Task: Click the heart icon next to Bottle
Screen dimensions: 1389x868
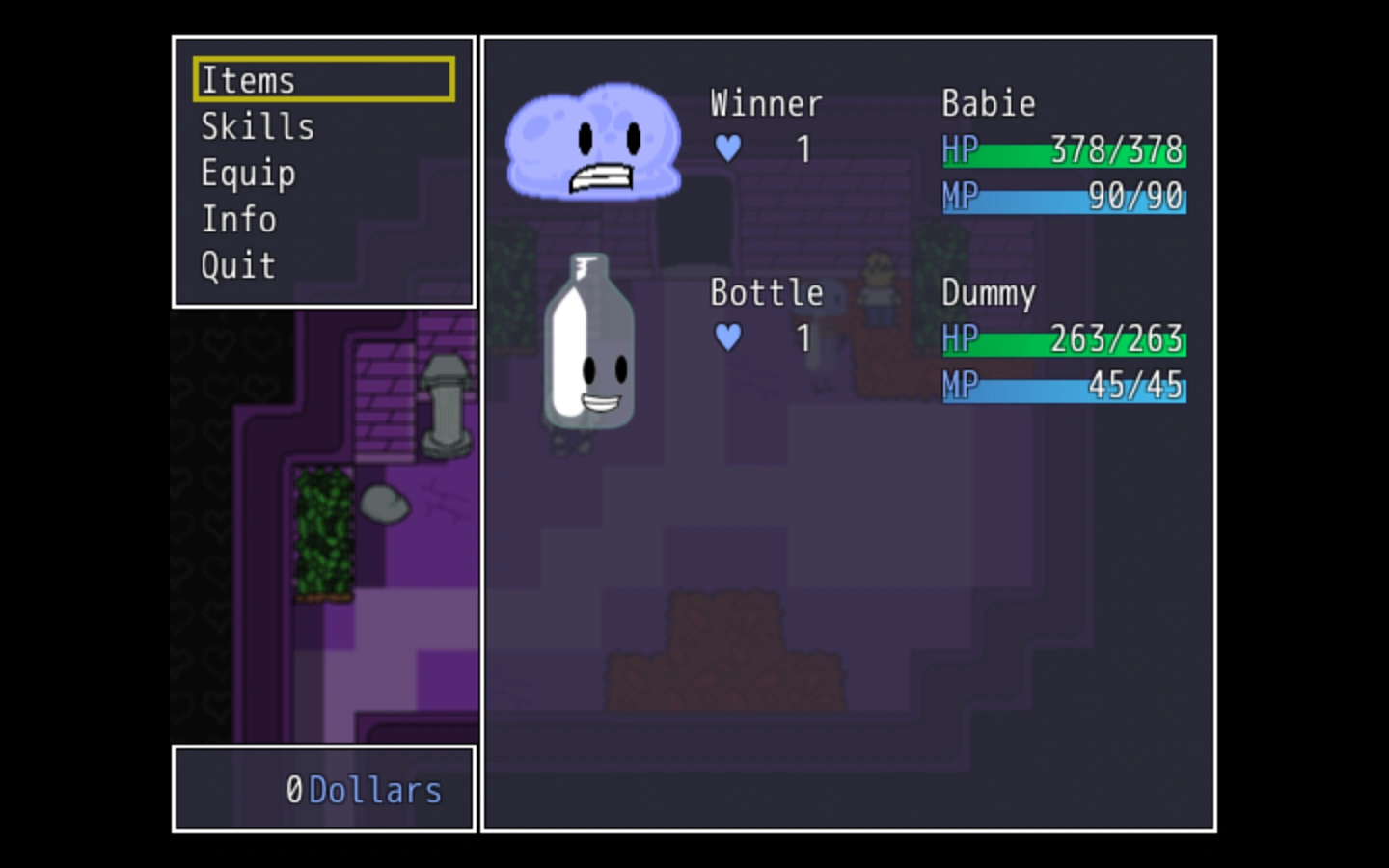Action: (x=728, y=339)
